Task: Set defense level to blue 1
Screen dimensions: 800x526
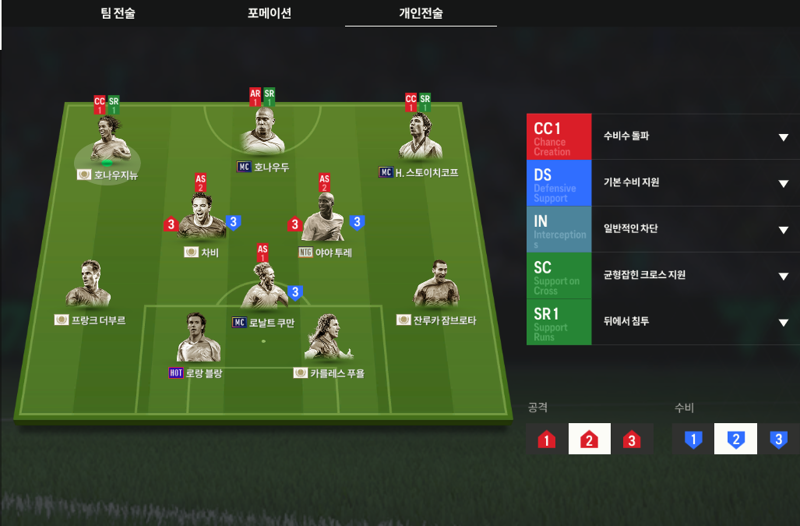Action: (x=690, y=439)
